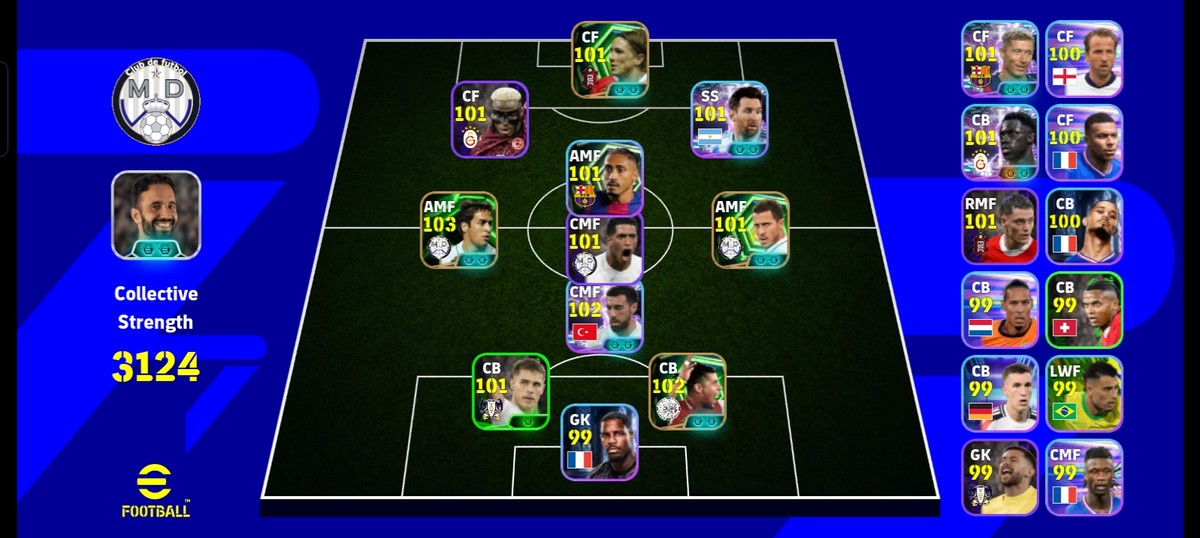This screenshot has width=1200, height=538.
Task: Select the CMF 102 card with Turkey flag
Action: (x=604, y=316)
